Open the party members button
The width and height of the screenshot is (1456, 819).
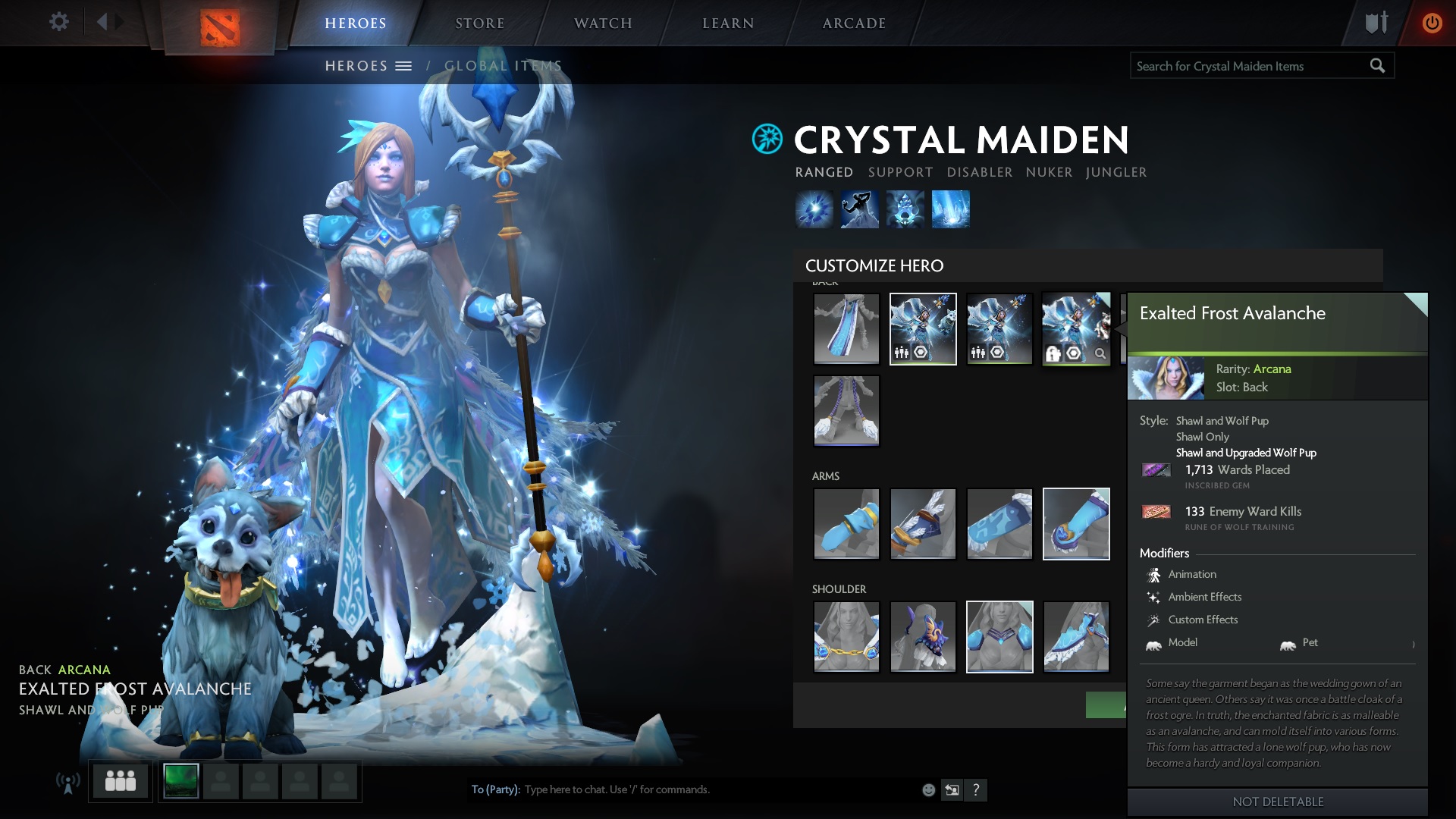121,780
